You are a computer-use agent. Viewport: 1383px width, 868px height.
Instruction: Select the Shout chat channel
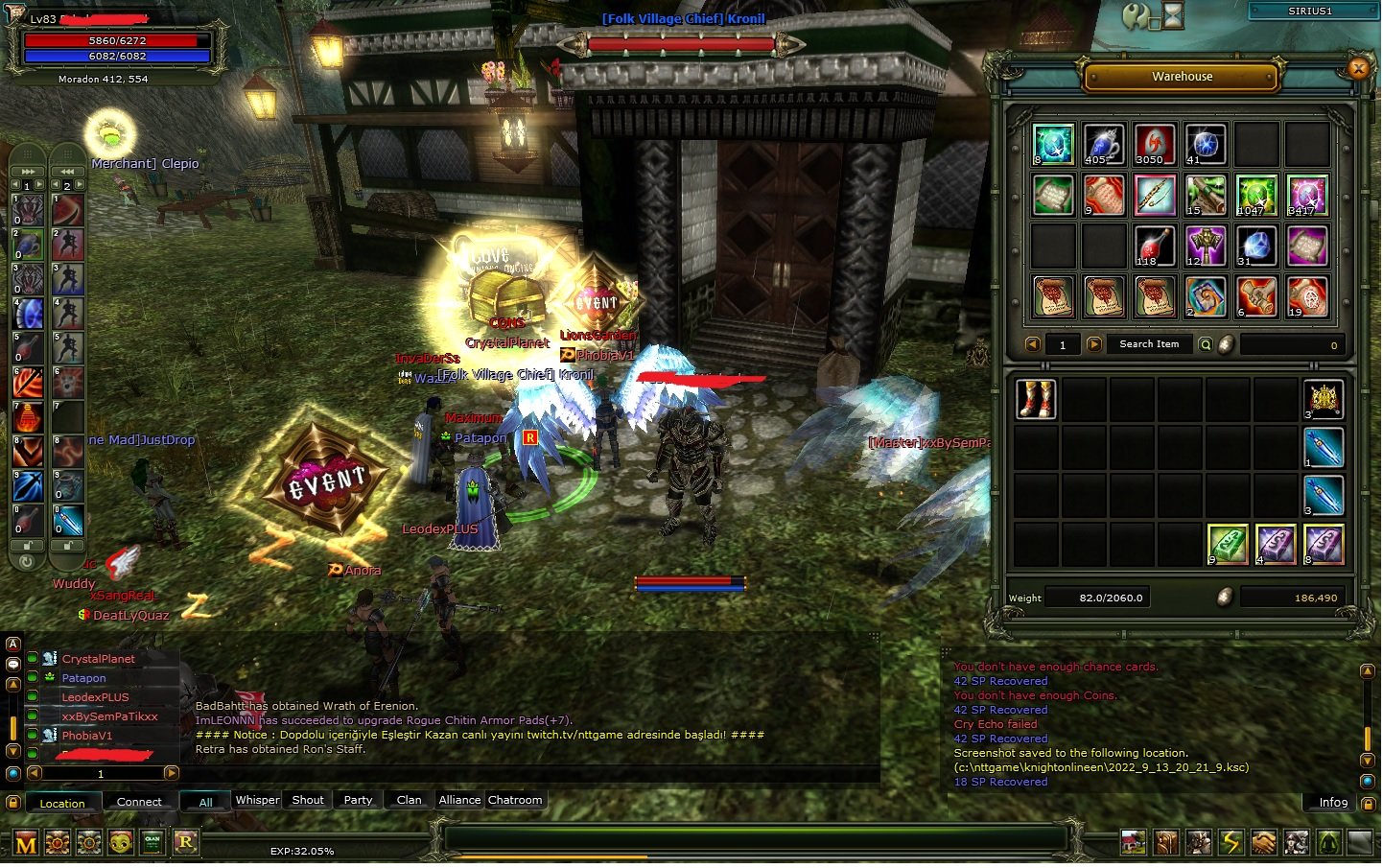tap(308, 801)
